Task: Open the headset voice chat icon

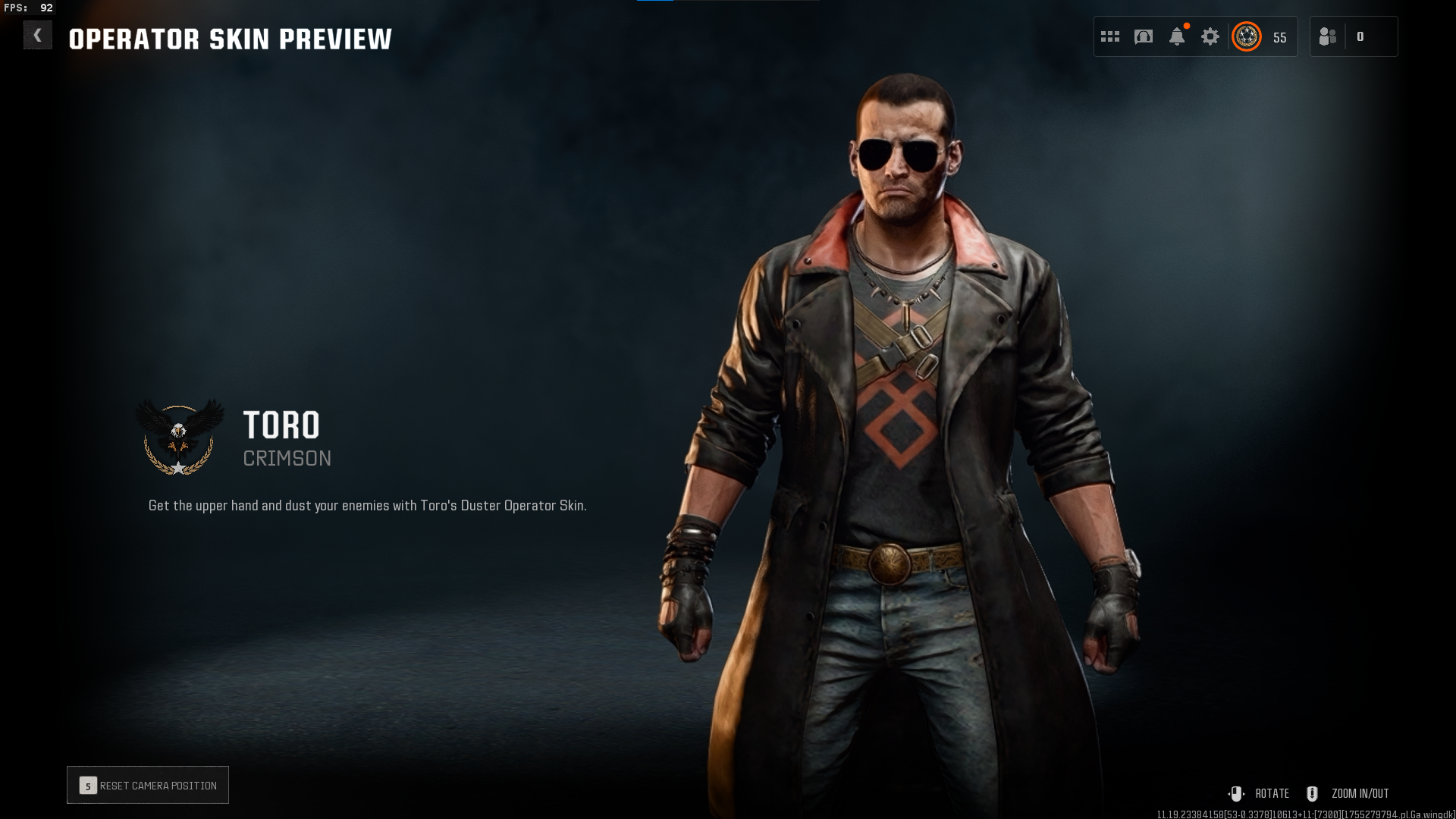Action: pyautogui.click(x=1144, y=36)
